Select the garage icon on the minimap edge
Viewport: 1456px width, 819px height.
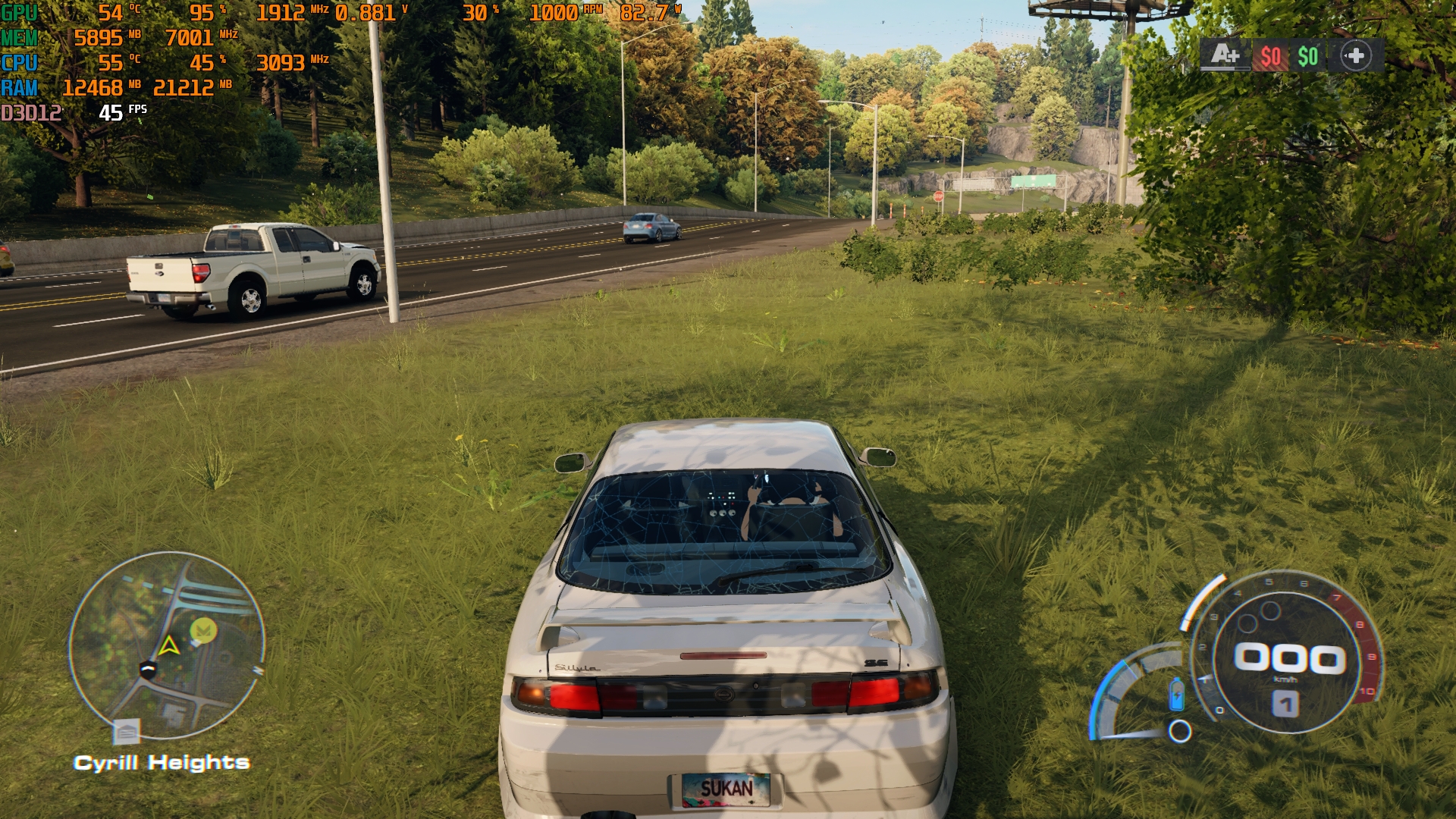pos(127,732)
